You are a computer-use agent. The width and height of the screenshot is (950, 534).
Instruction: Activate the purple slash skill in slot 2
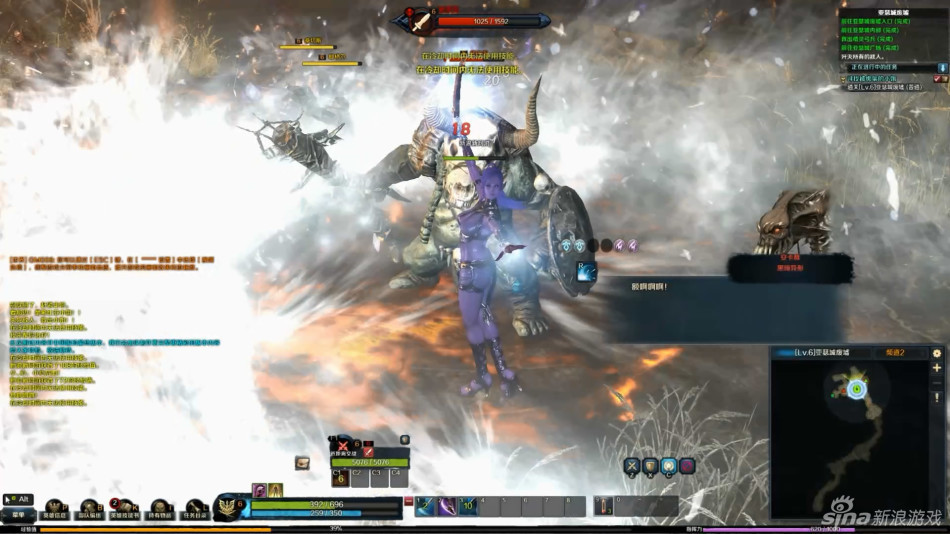coord(447,506)
